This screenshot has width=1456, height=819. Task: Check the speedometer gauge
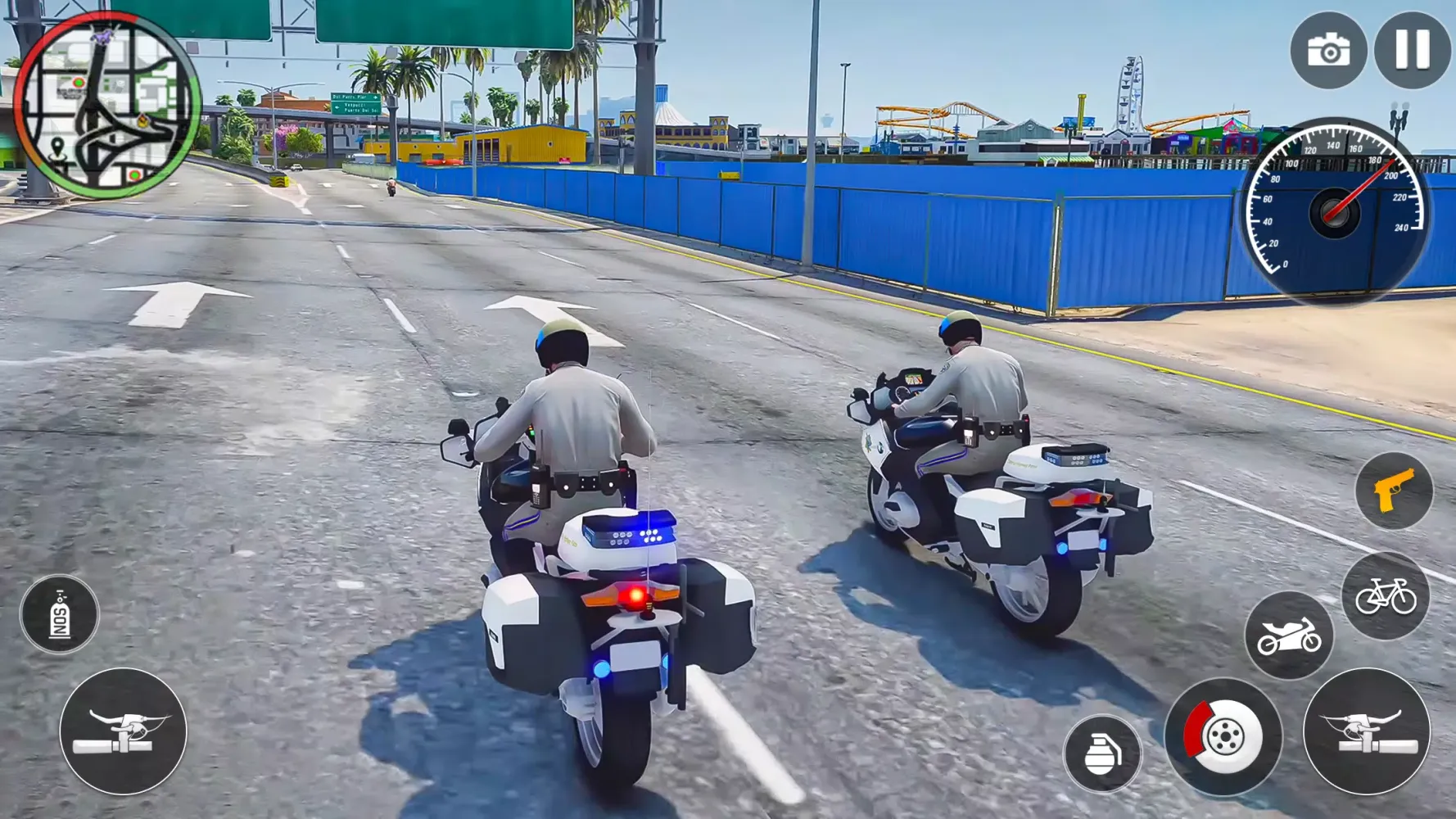pyautogui.click(x=1335, y=209)
